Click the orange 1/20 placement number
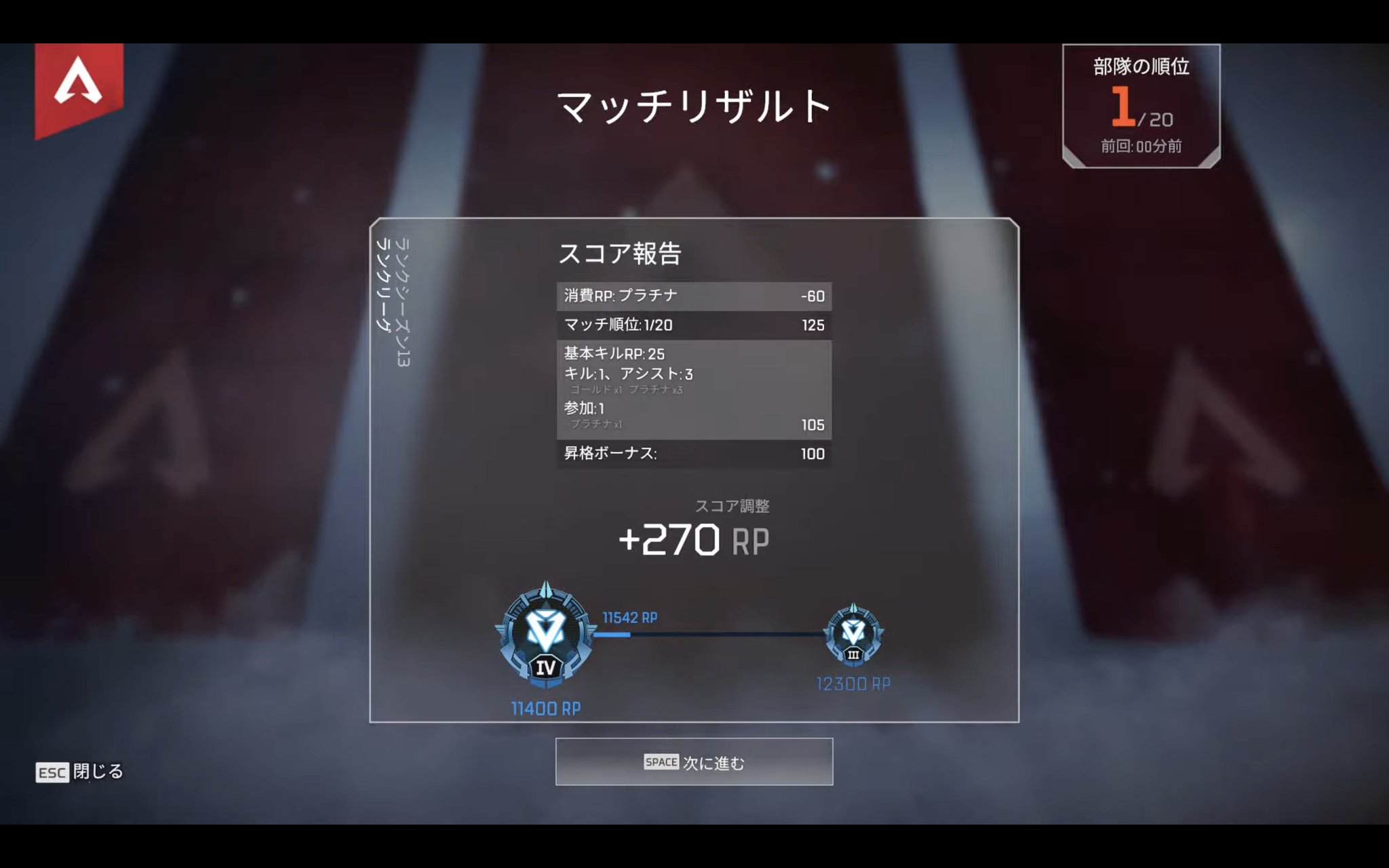Image resolution: width=1389 pixels, height=868 pixels. [x=1122, y=107]
